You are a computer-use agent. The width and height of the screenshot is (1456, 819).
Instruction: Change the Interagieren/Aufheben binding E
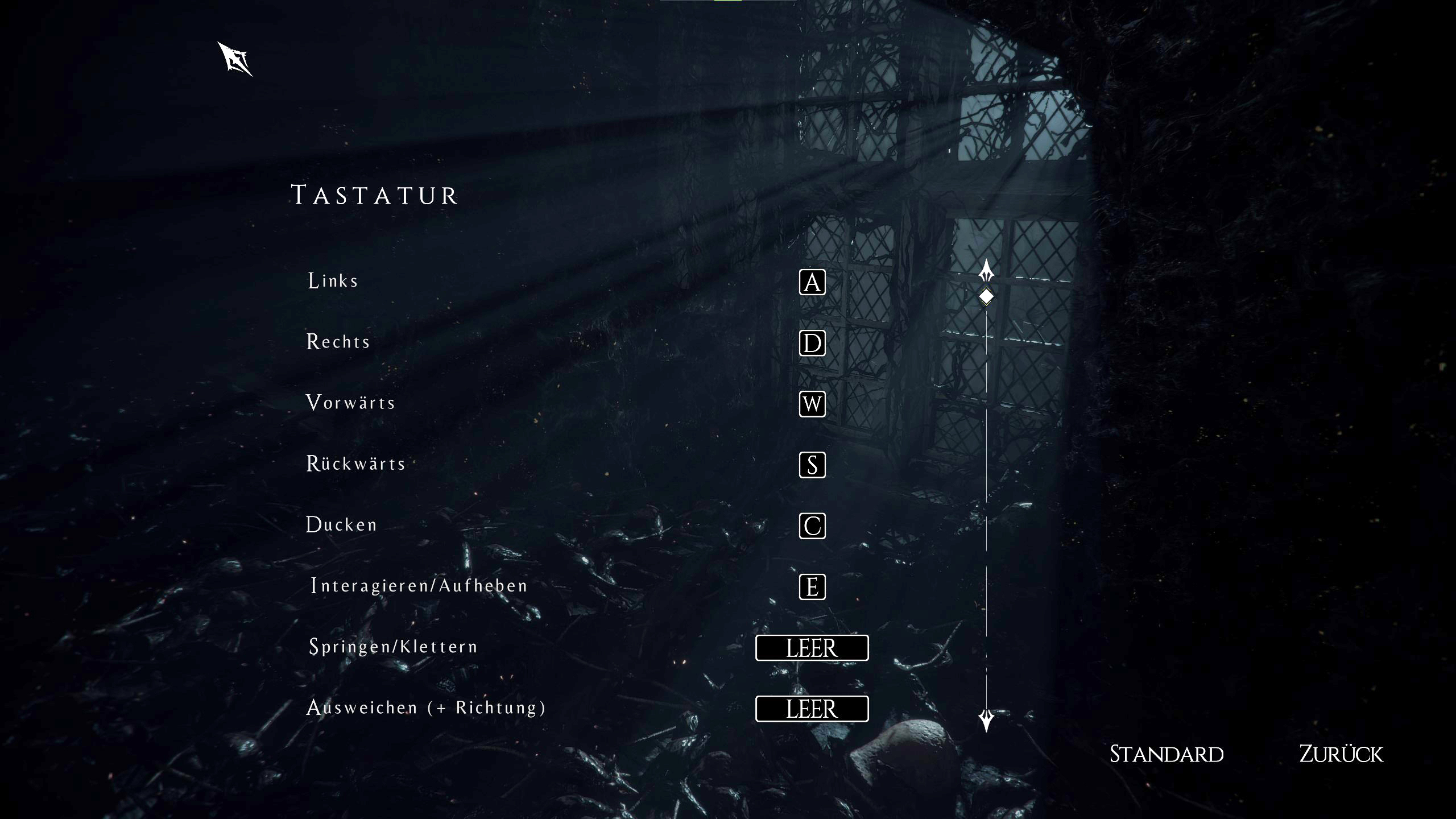point(812,586)
